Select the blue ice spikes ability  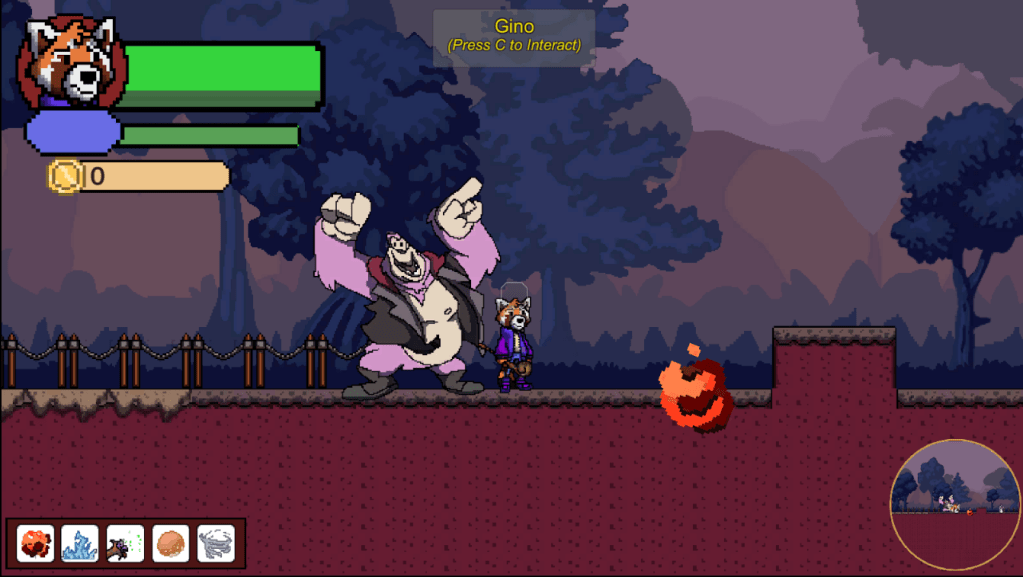(x=80, y=543)
